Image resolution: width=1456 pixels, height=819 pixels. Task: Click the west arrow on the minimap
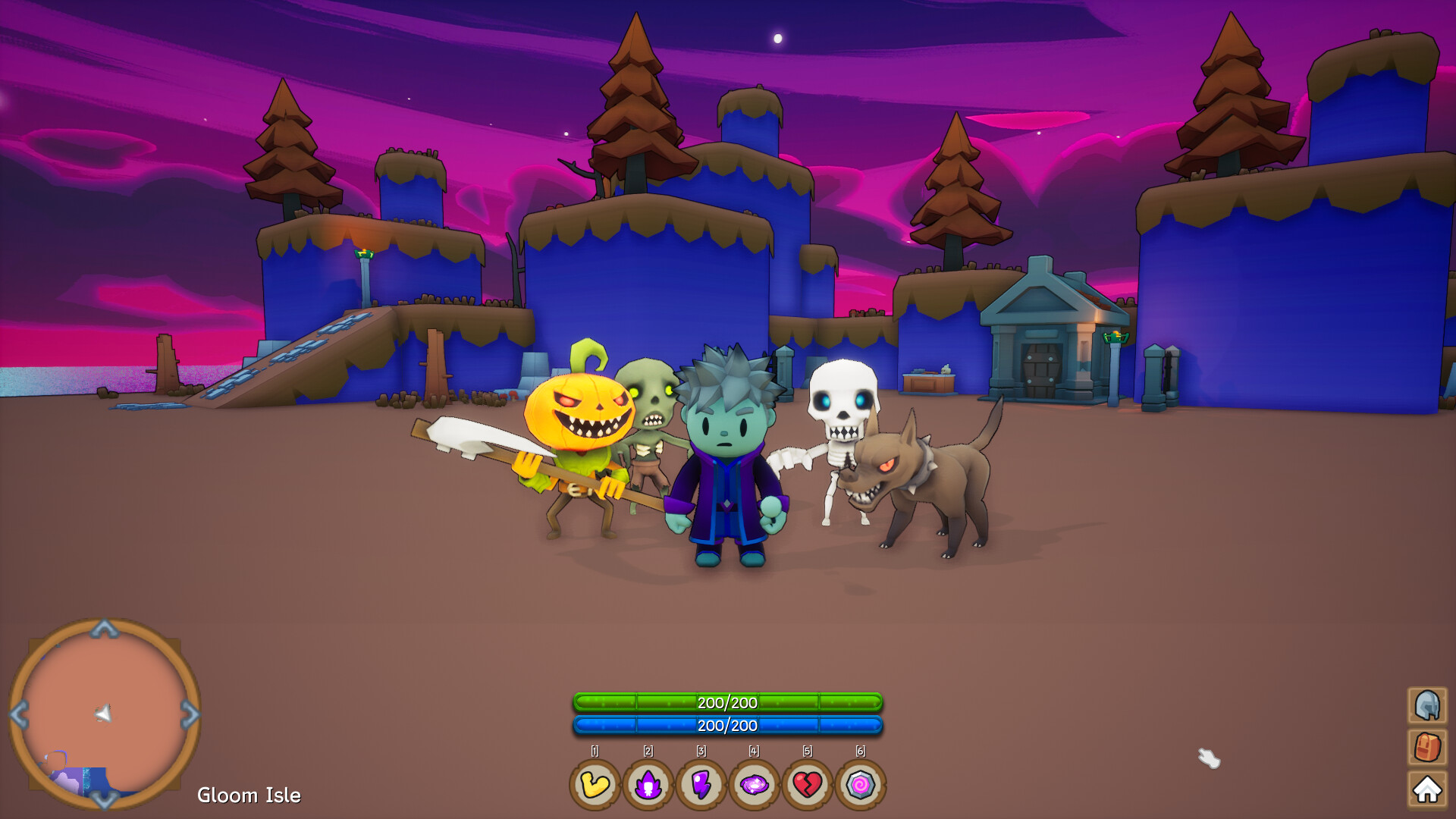[17, 714]
